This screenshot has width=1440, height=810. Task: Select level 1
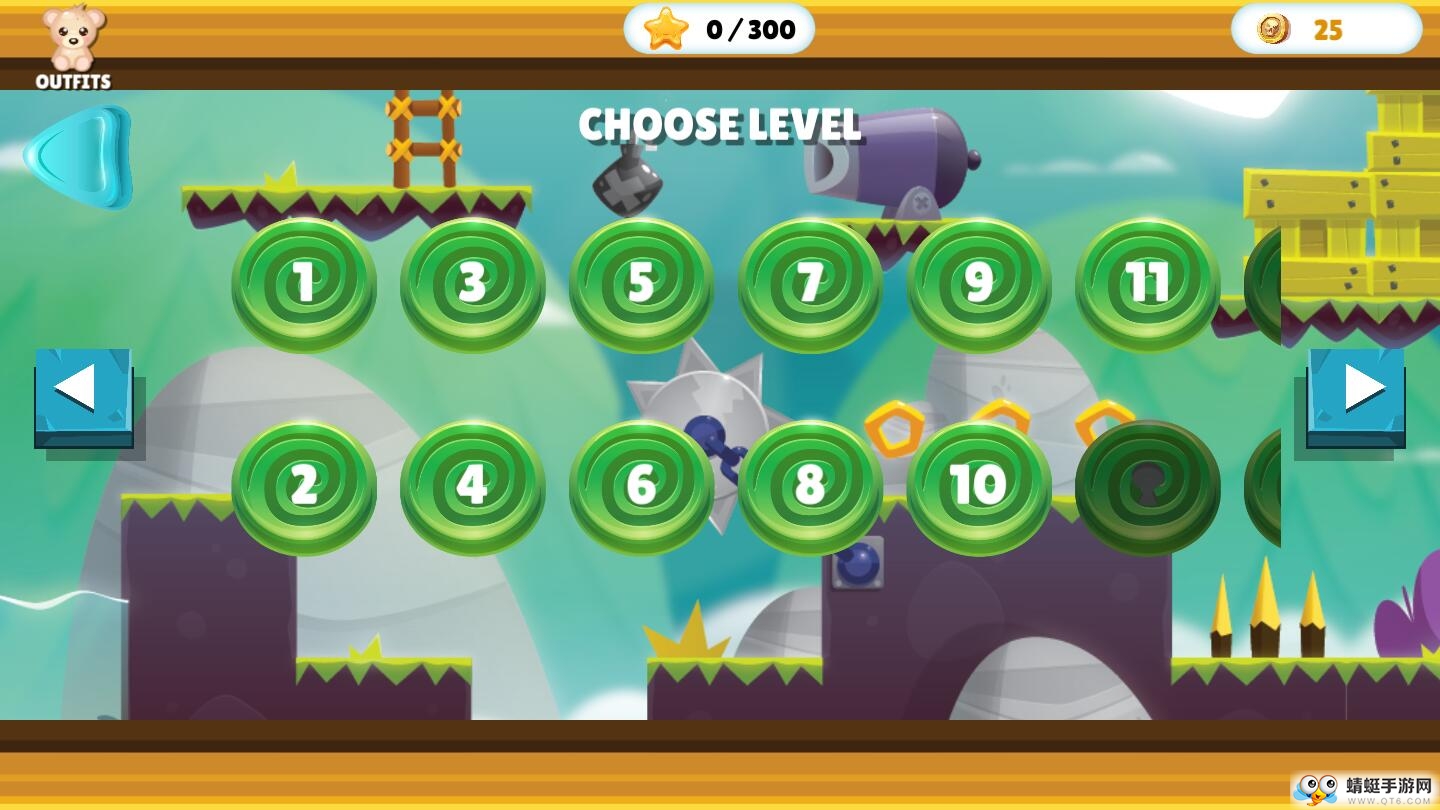coord(304,285)
